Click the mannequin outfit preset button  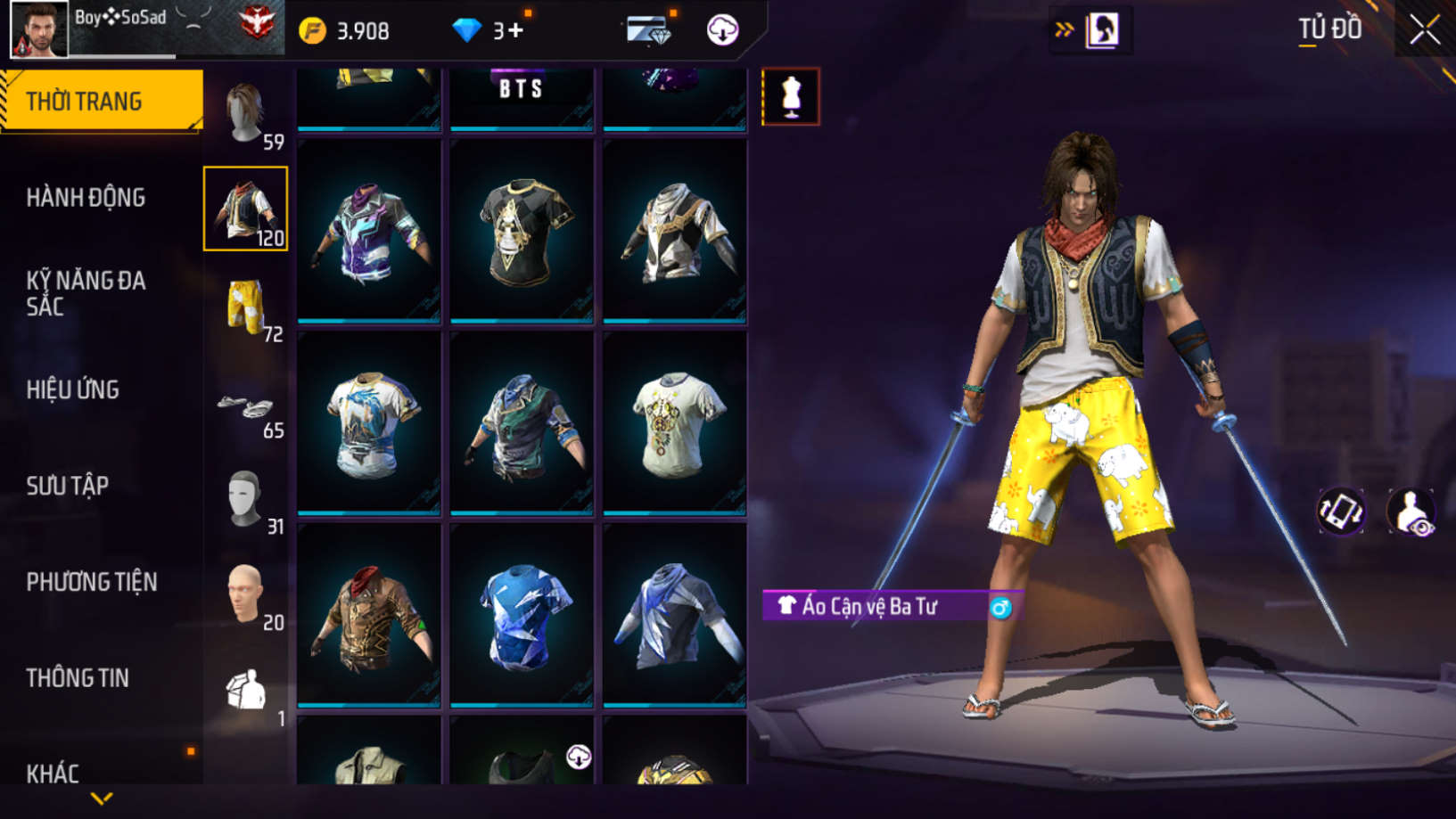click(791, 96)
